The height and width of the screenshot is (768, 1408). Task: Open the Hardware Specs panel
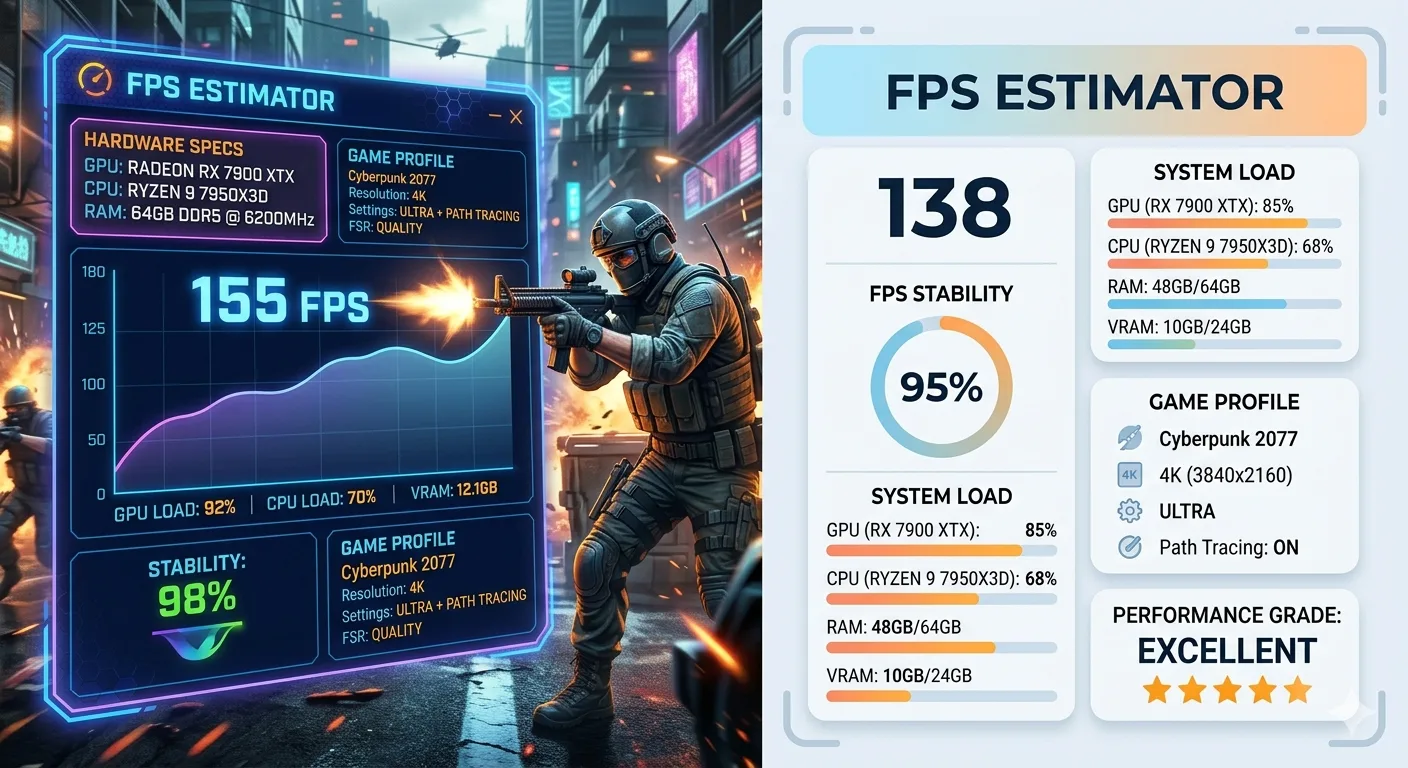[198, 184]
